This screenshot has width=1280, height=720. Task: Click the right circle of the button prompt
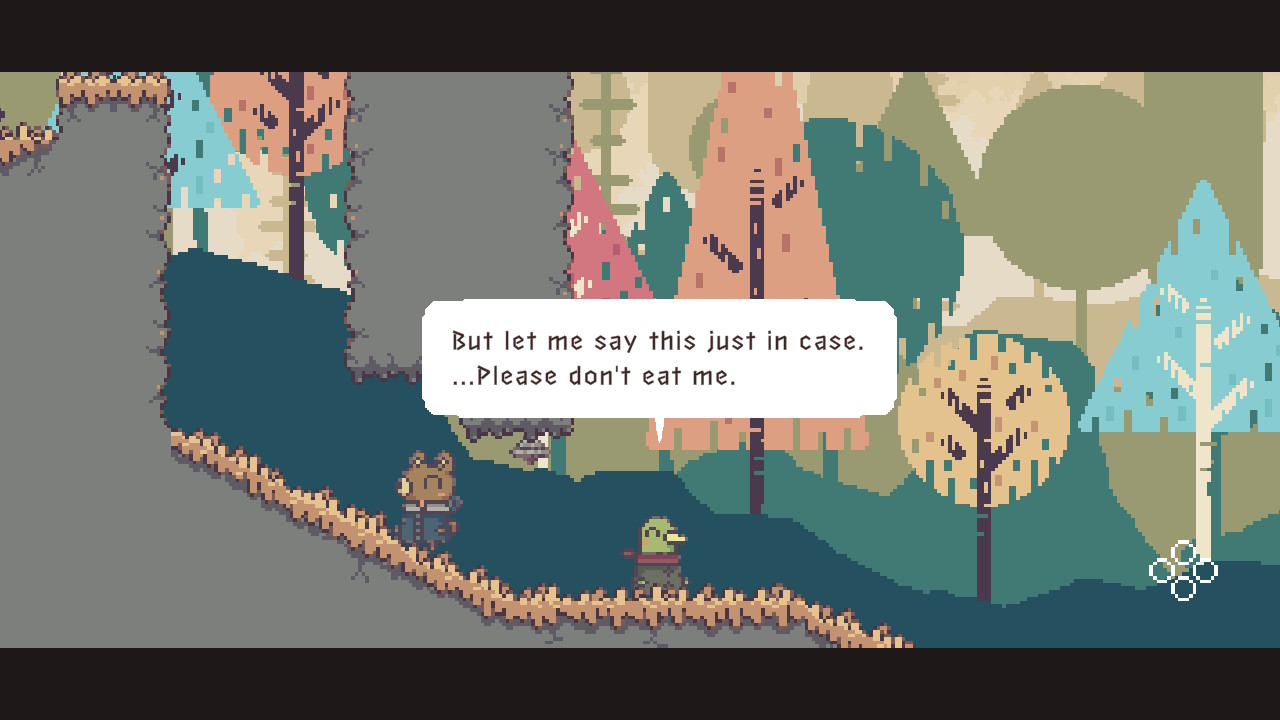[x=1208, y=570]
